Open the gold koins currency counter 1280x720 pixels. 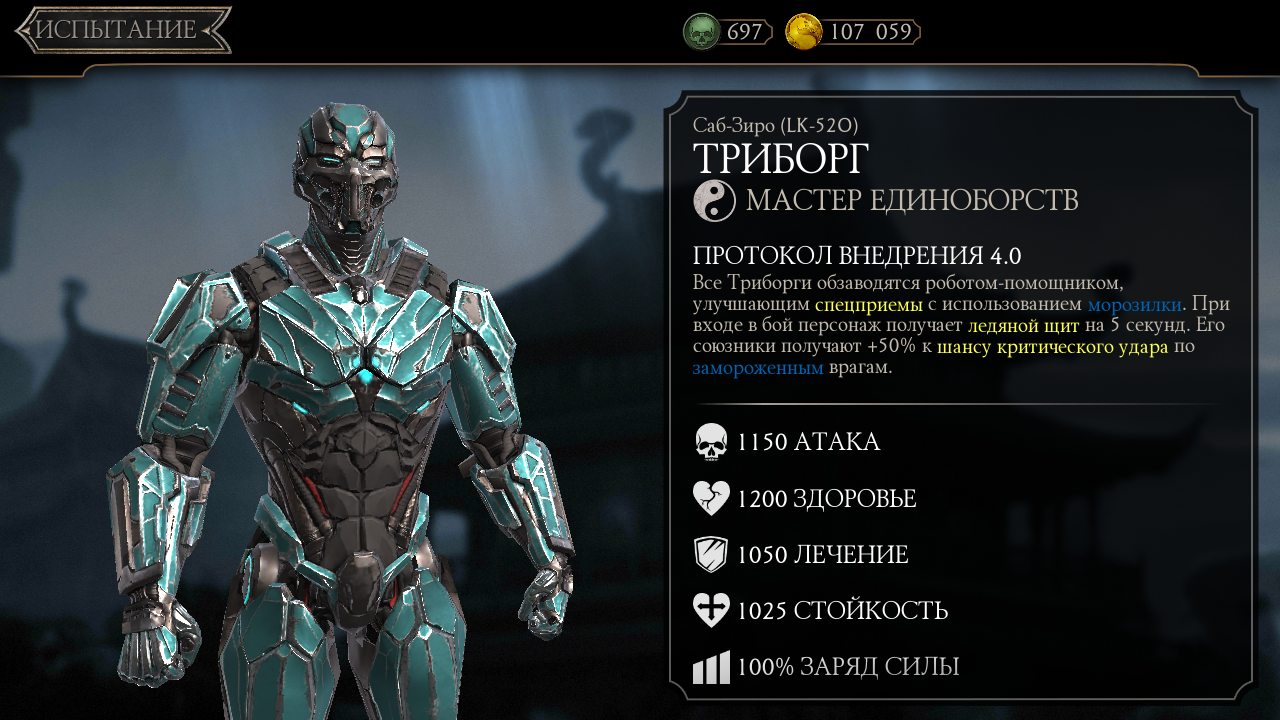click(x=853, y=32)
